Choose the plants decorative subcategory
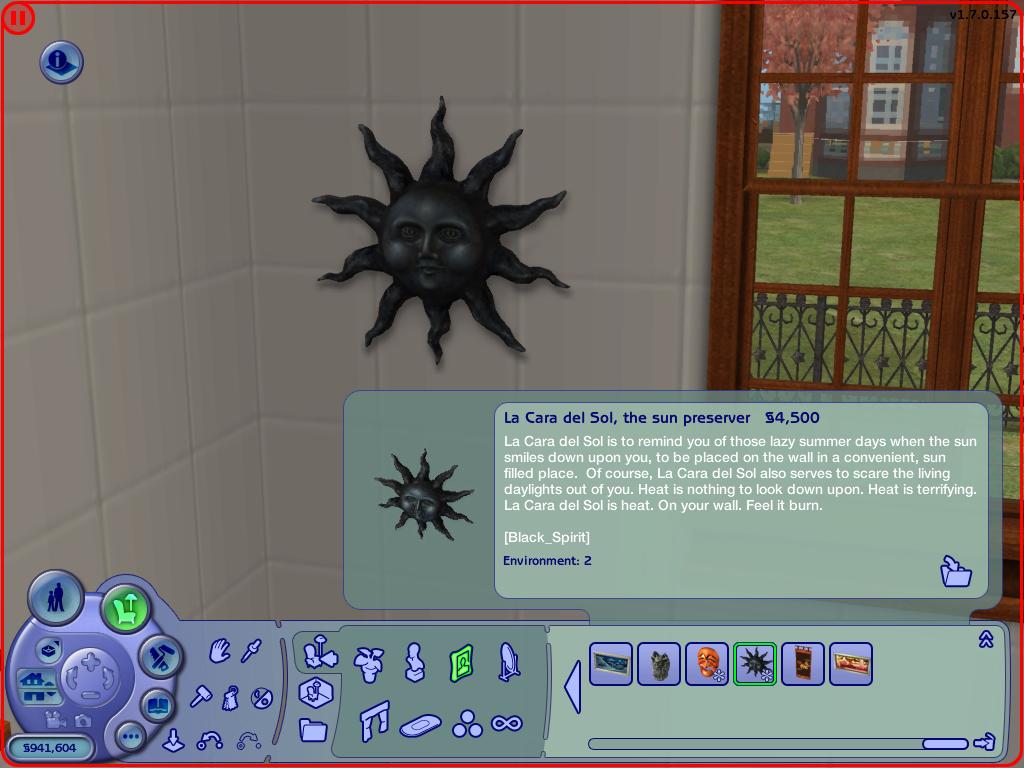The image size is (1024, 768). pyautogui.click(x=370, y=662)
